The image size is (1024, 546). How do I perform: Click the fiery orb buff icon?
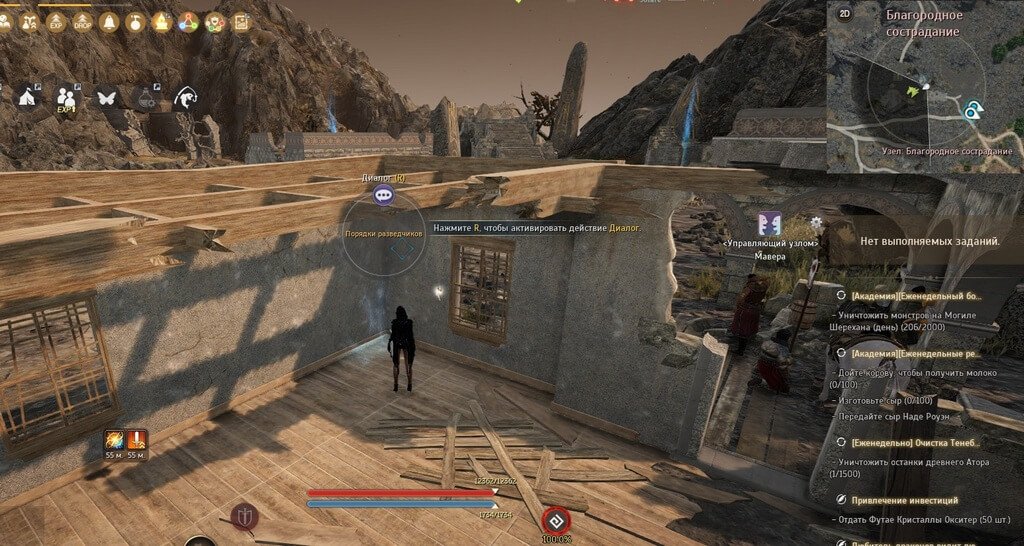114,438
